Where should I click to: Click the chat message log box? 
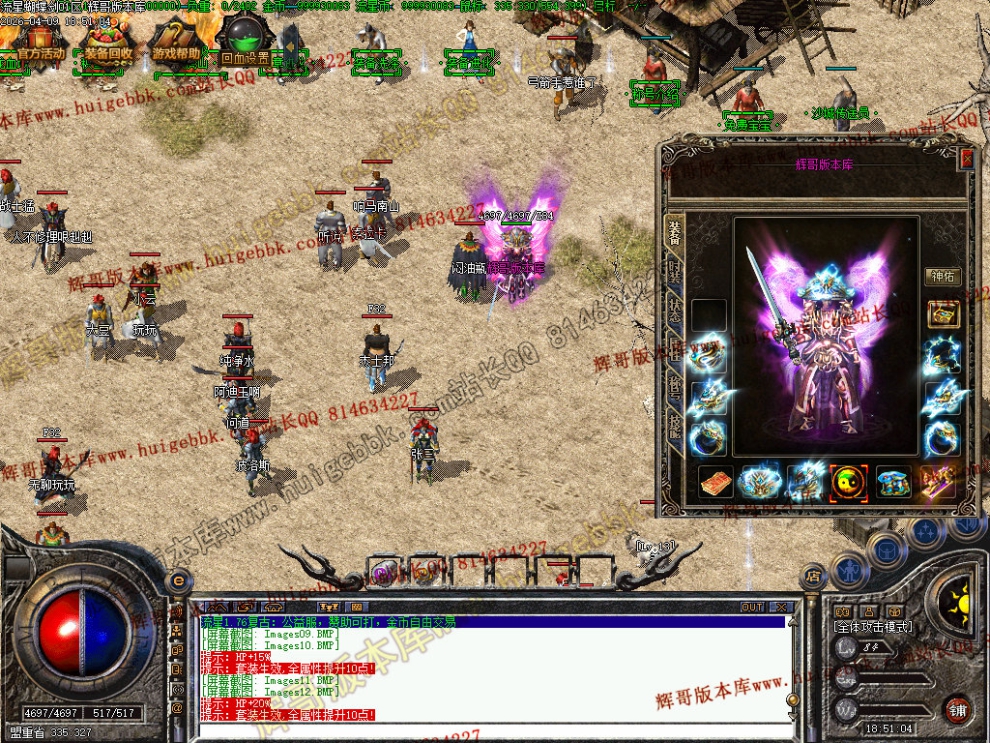point(490,668)
